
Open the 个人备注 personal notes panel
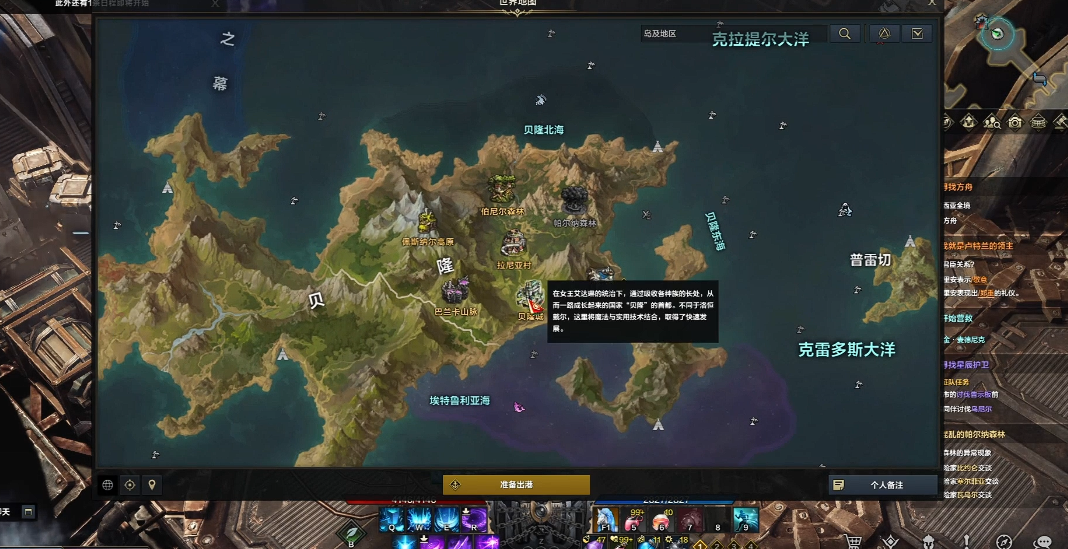tap(883, 484)
